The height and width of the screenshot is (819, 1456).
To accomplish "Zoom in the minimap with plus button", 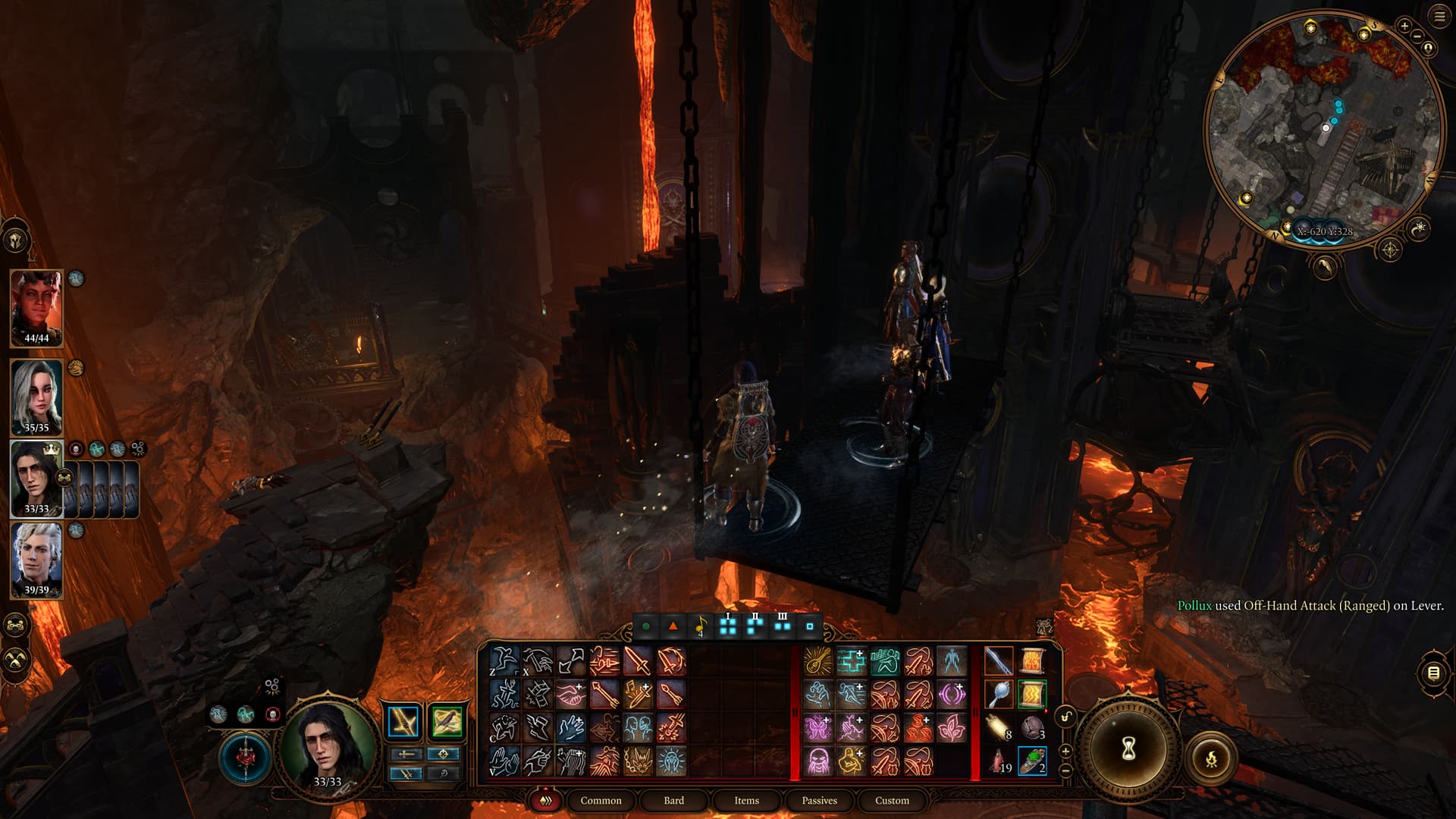I will (x=1404, y=27).
